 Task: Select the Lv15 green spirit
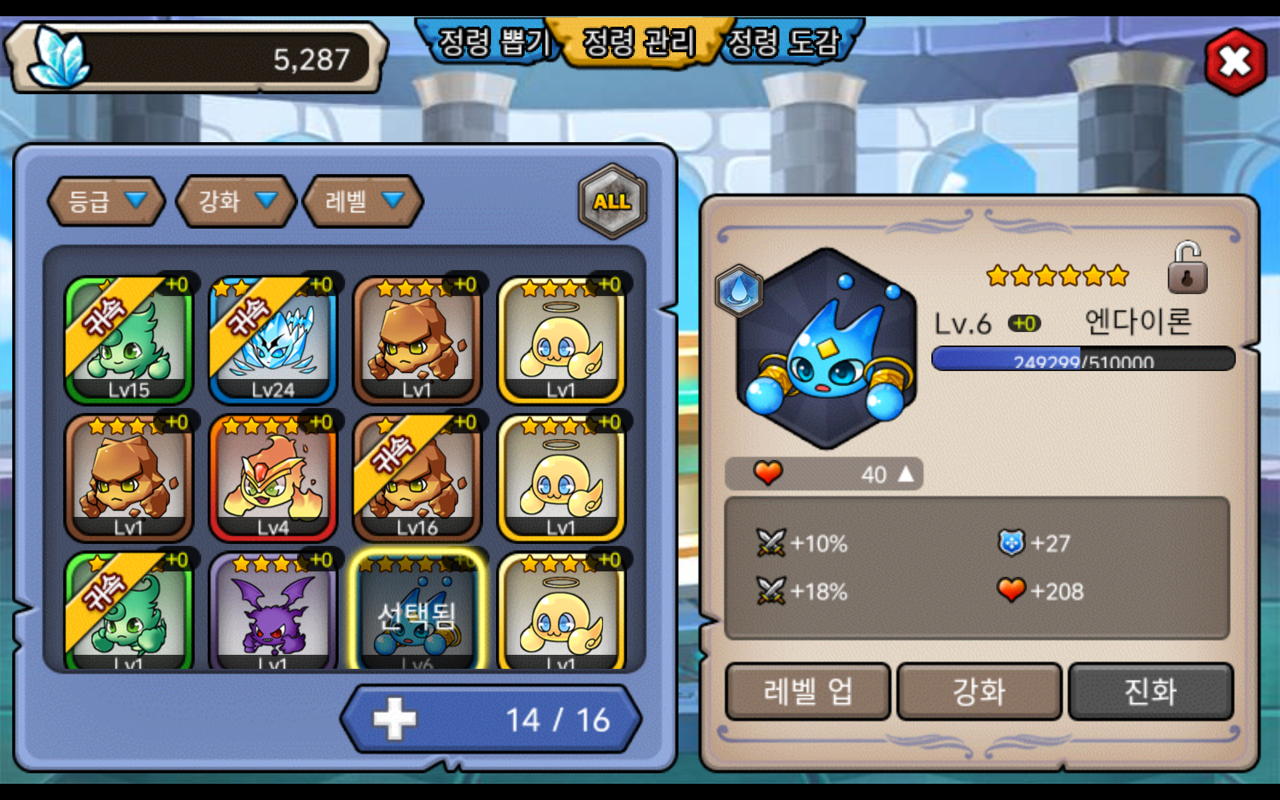[x=129, y=340]
